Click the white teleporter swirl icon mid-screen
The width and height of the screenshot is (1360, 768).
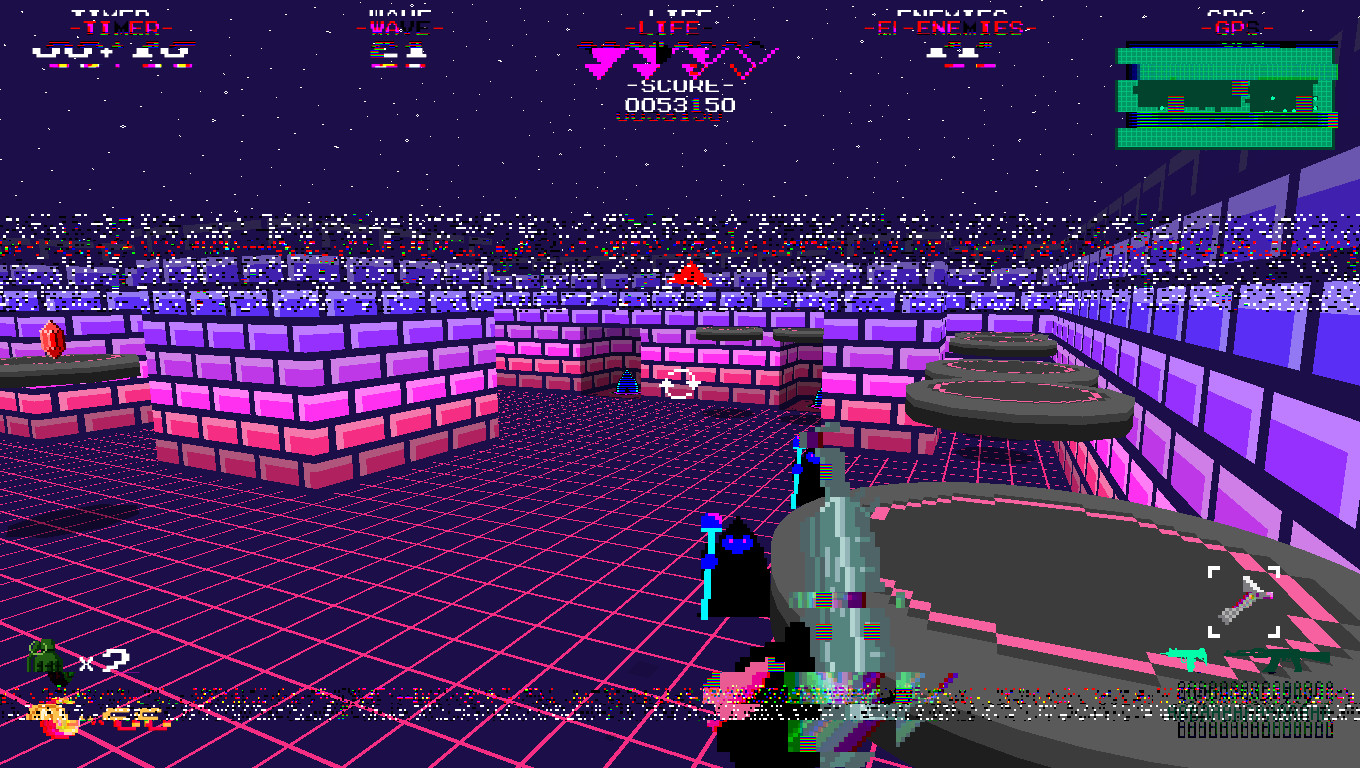click(679, 382)
